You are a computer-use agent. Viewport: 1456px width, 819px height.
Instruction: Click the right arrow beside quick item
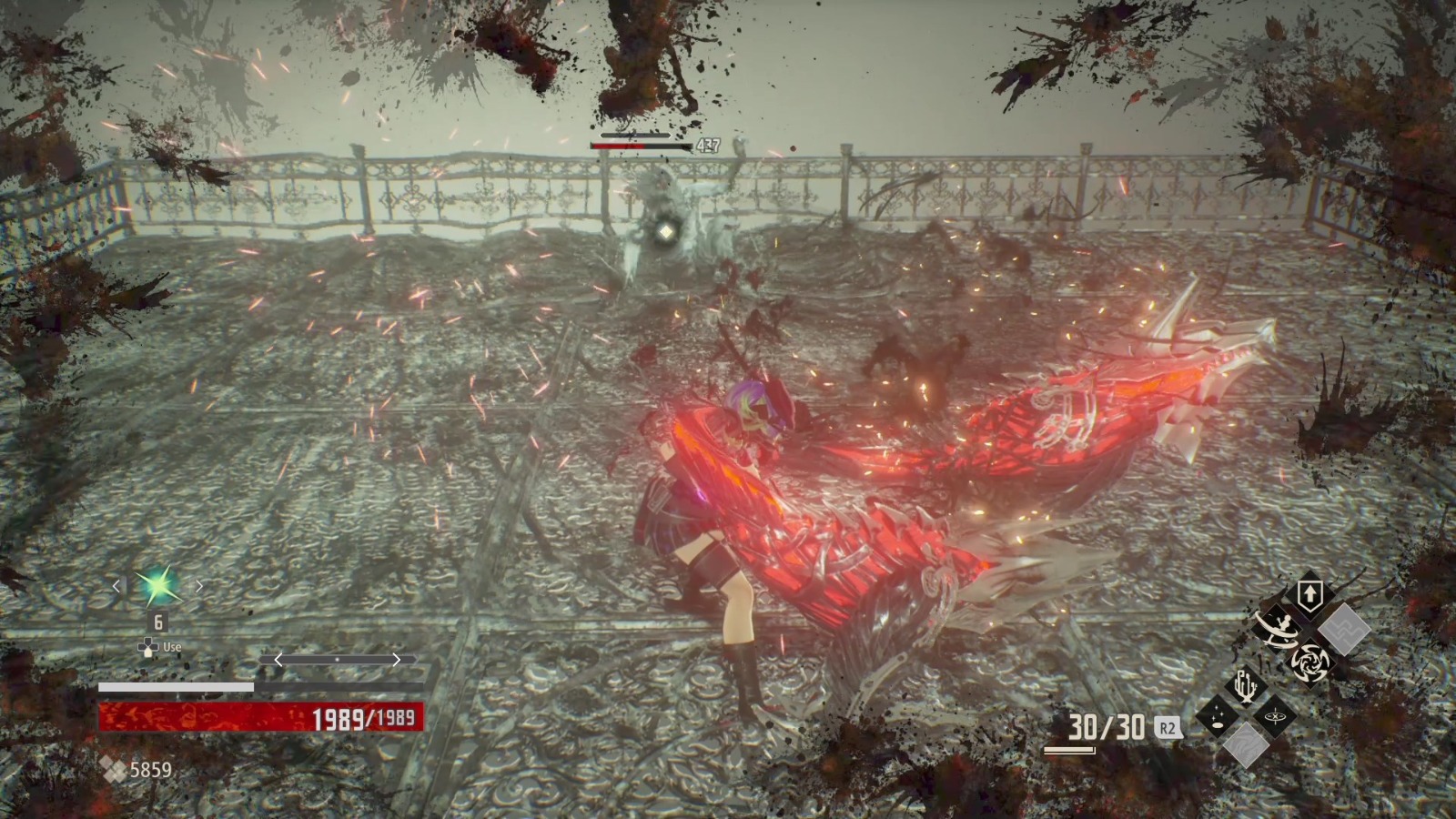(199, 586)
